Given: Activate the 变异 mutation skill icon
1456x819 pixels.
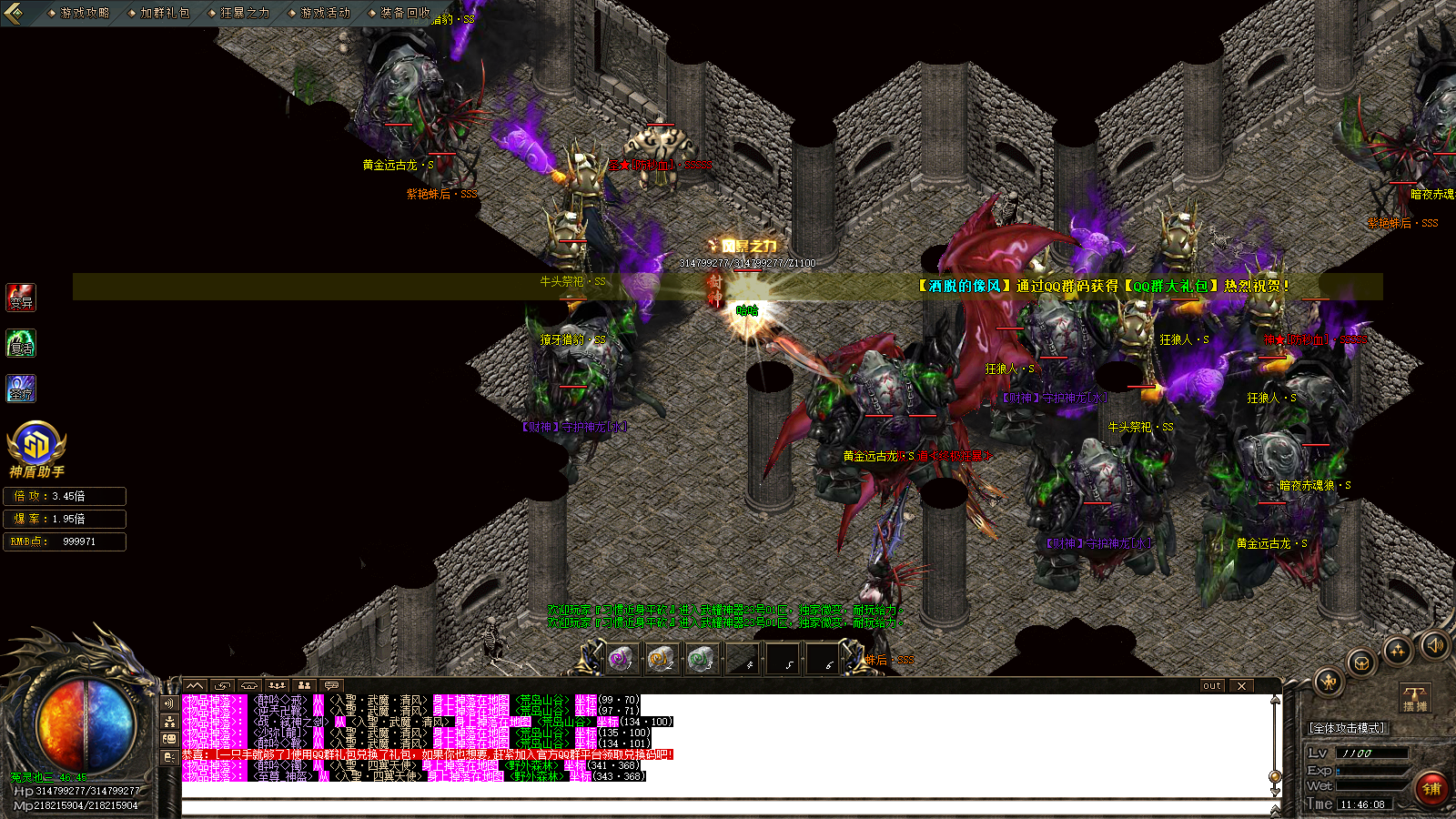Looking at the screenshot, I should point(21,298).
